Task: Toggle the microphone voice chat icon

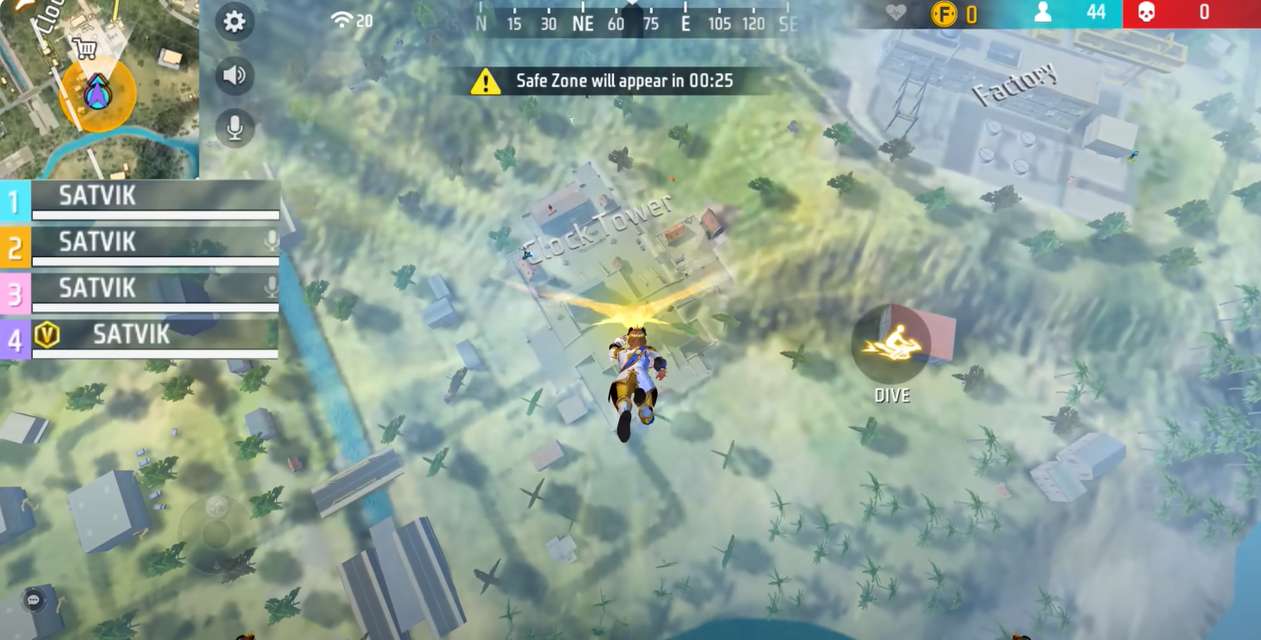Action: tap(234, 128)
